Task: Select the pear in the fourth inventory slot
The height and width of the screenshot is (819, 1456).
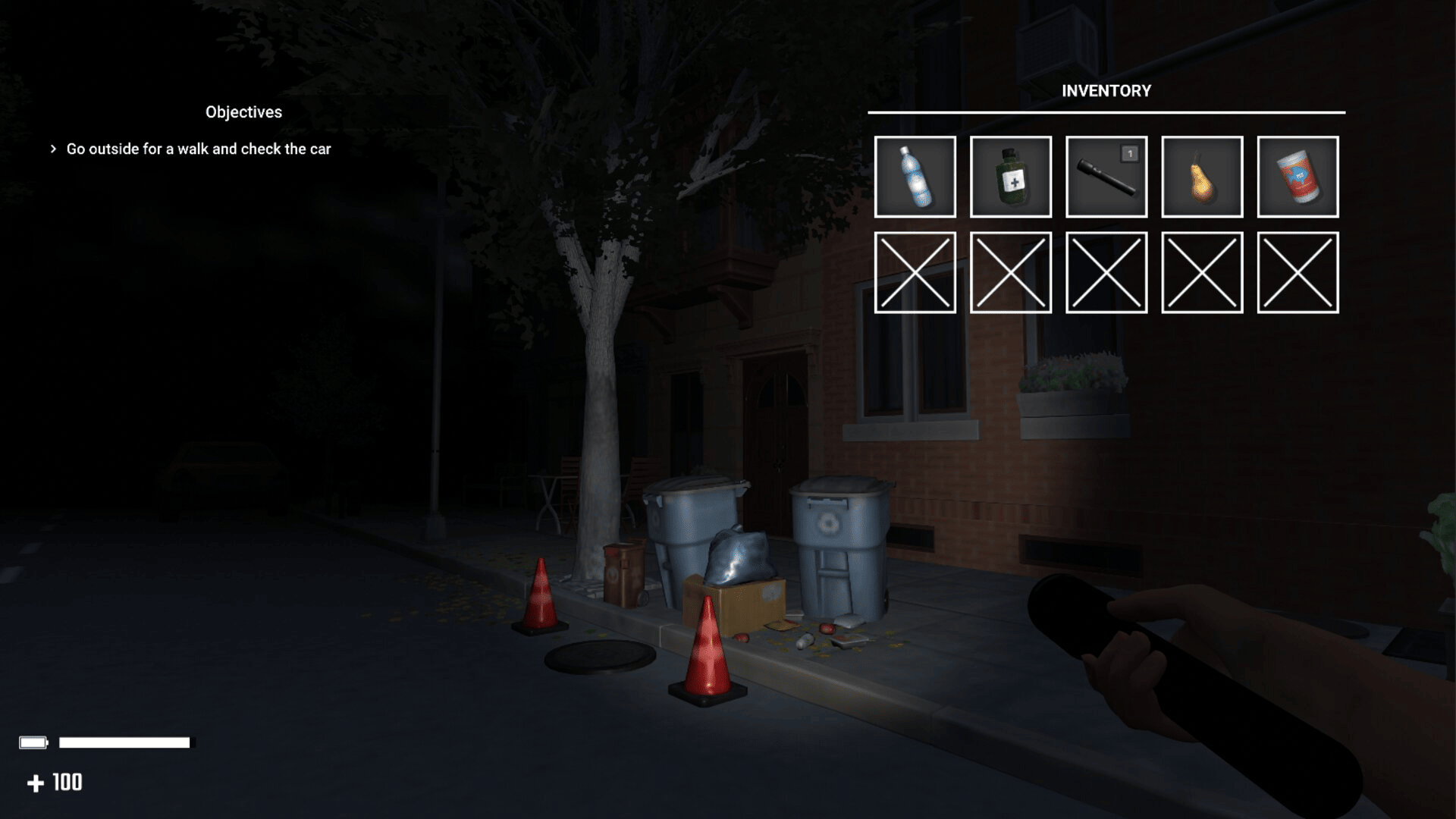Action: tap(1201, 177)
